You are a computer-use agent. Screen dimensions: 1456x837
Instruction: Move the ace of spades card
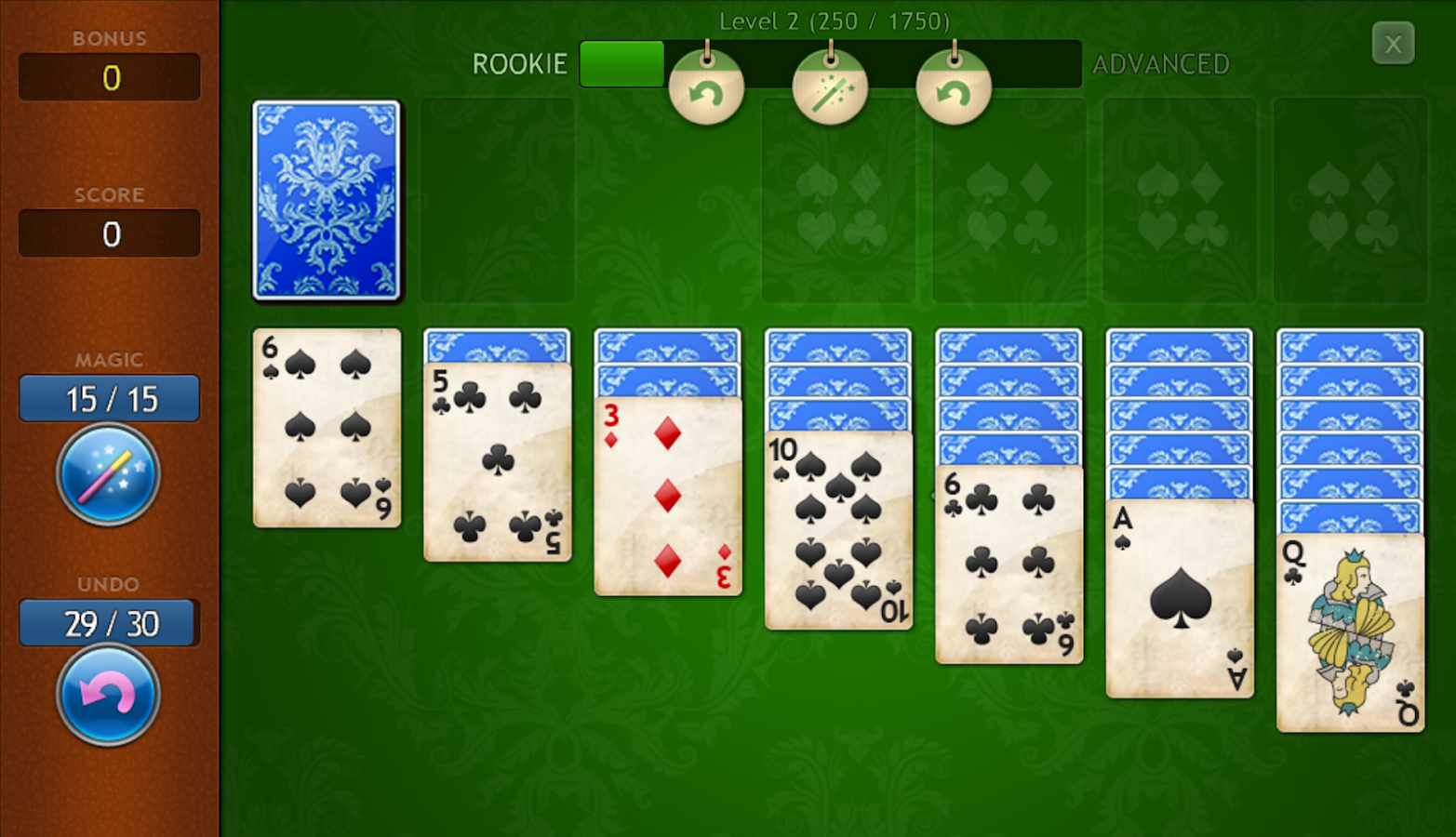coord(1179,598)
